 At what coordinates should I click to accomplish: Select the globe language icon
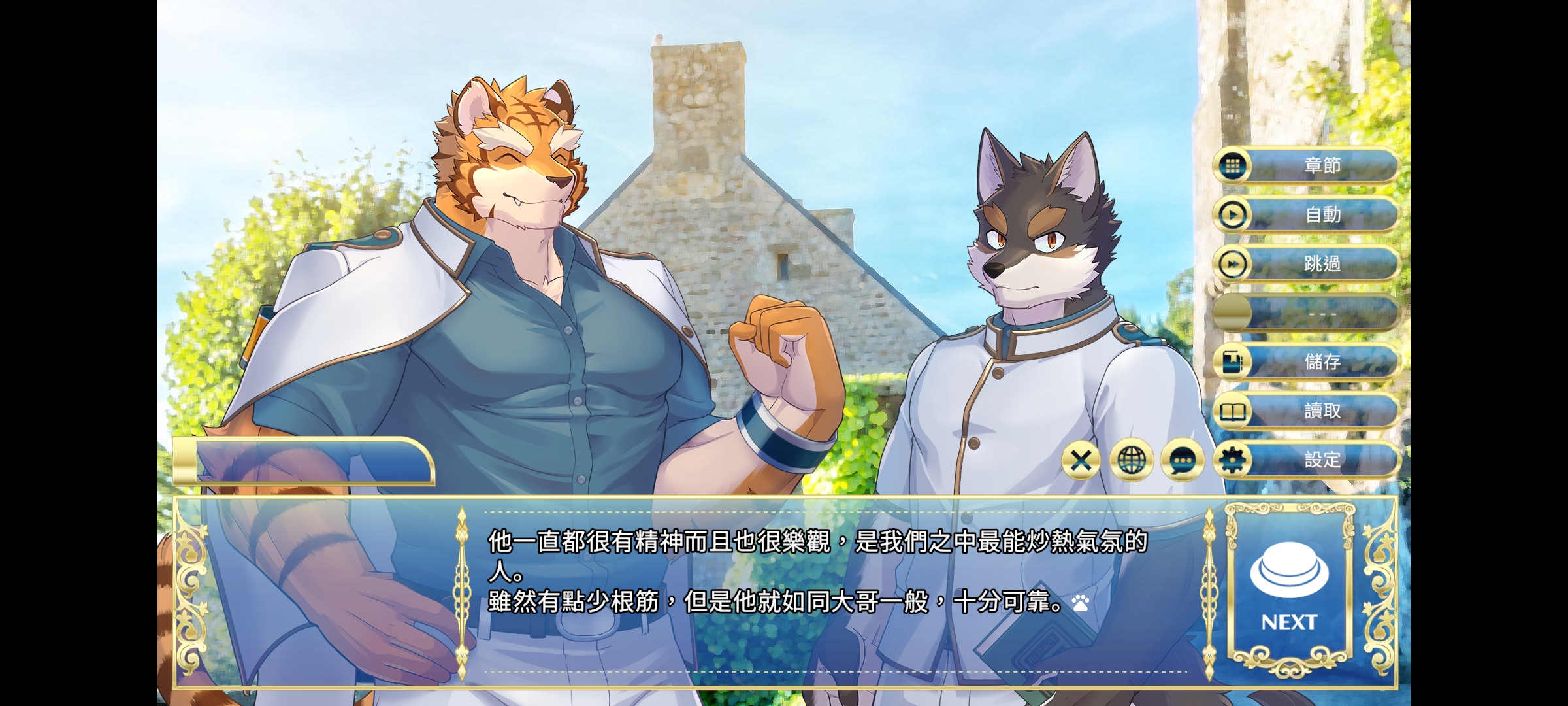[x=1131, y=460]
